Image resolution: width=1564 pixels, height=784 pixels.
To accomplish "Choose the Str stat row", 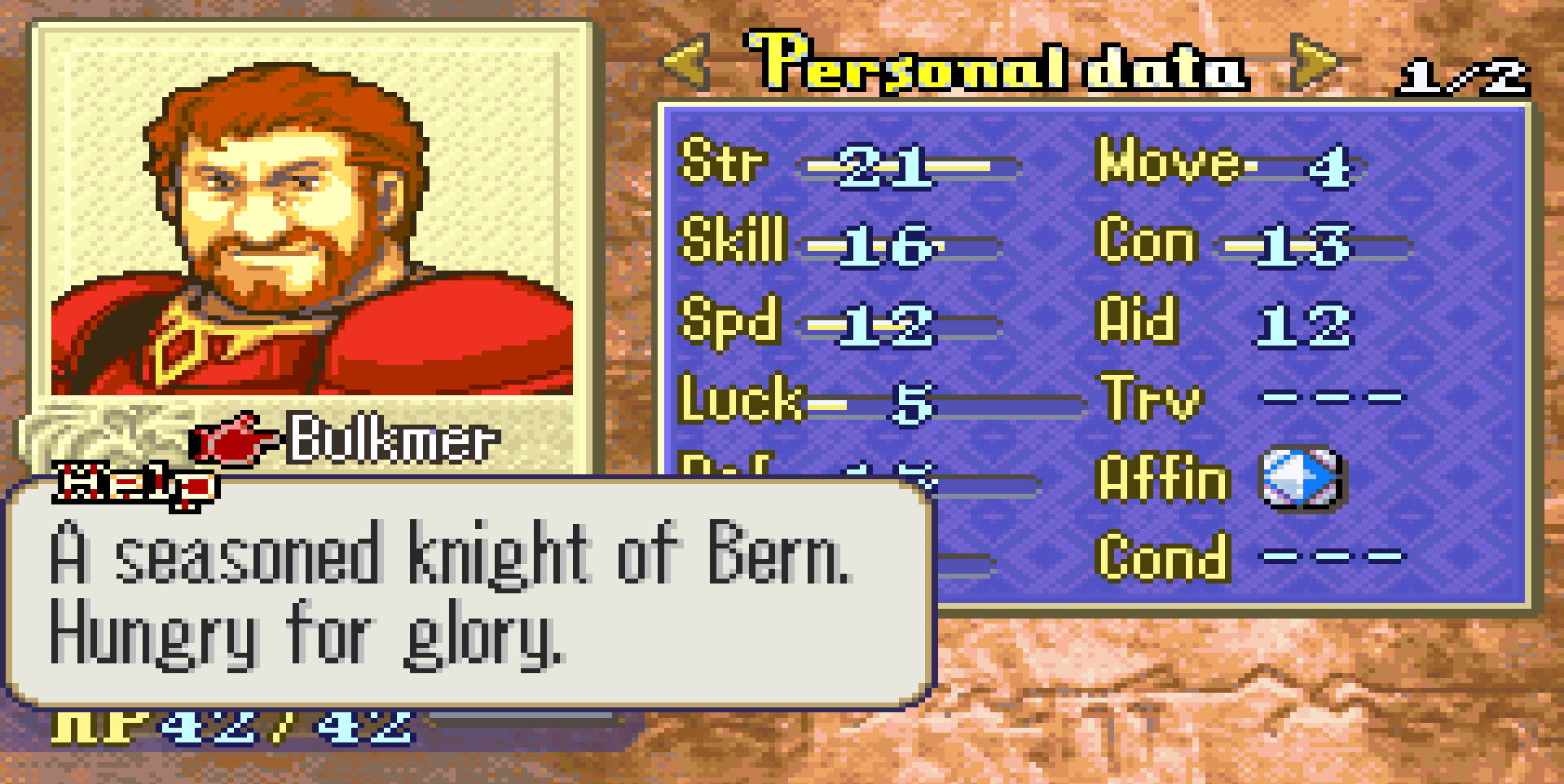I will click(x=848, y=165).
